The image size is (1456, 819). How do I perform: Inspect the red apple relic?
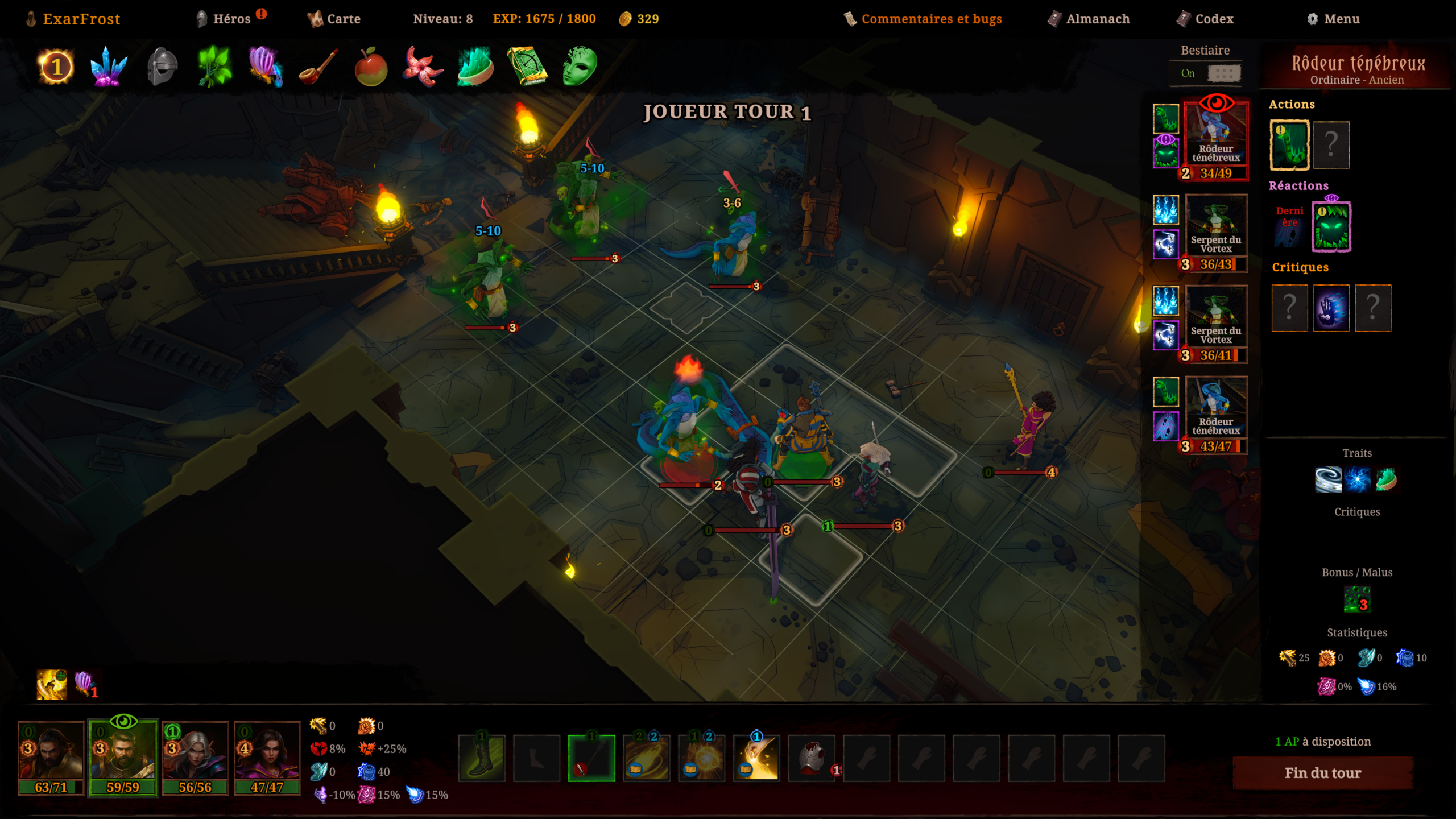(371, 67)
